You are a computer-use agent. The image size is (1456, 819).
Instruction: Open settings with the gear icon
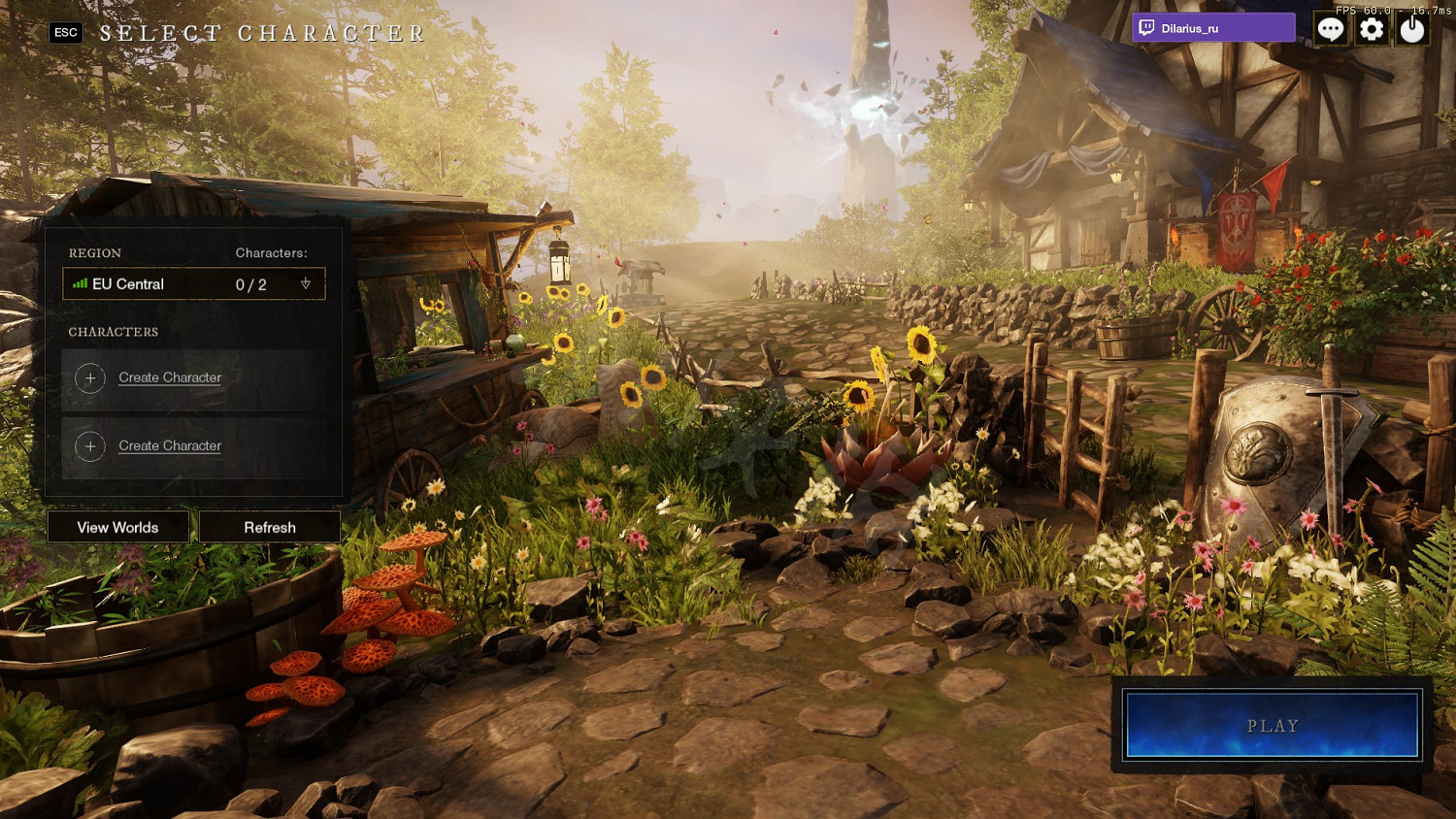coord(1372,29)
